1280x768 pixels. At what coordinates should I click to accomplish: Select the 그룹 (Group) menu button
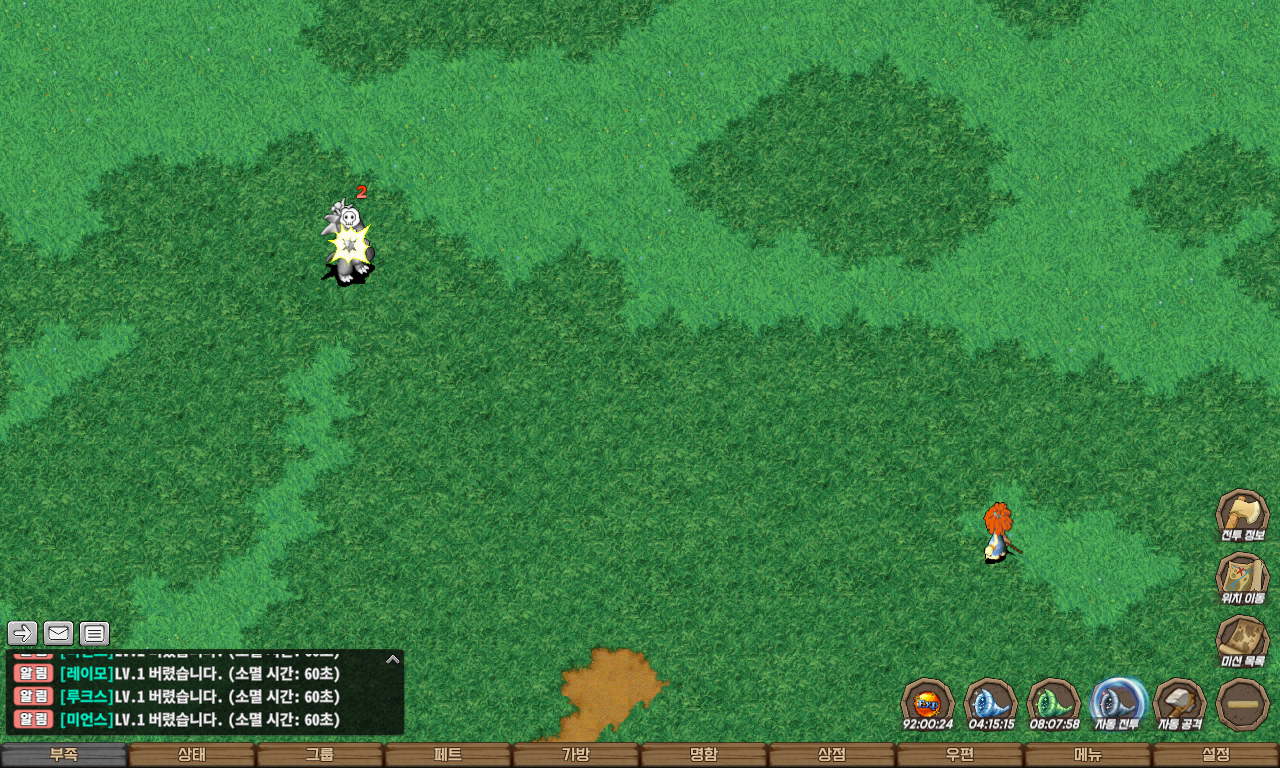[x=320, y=755]
